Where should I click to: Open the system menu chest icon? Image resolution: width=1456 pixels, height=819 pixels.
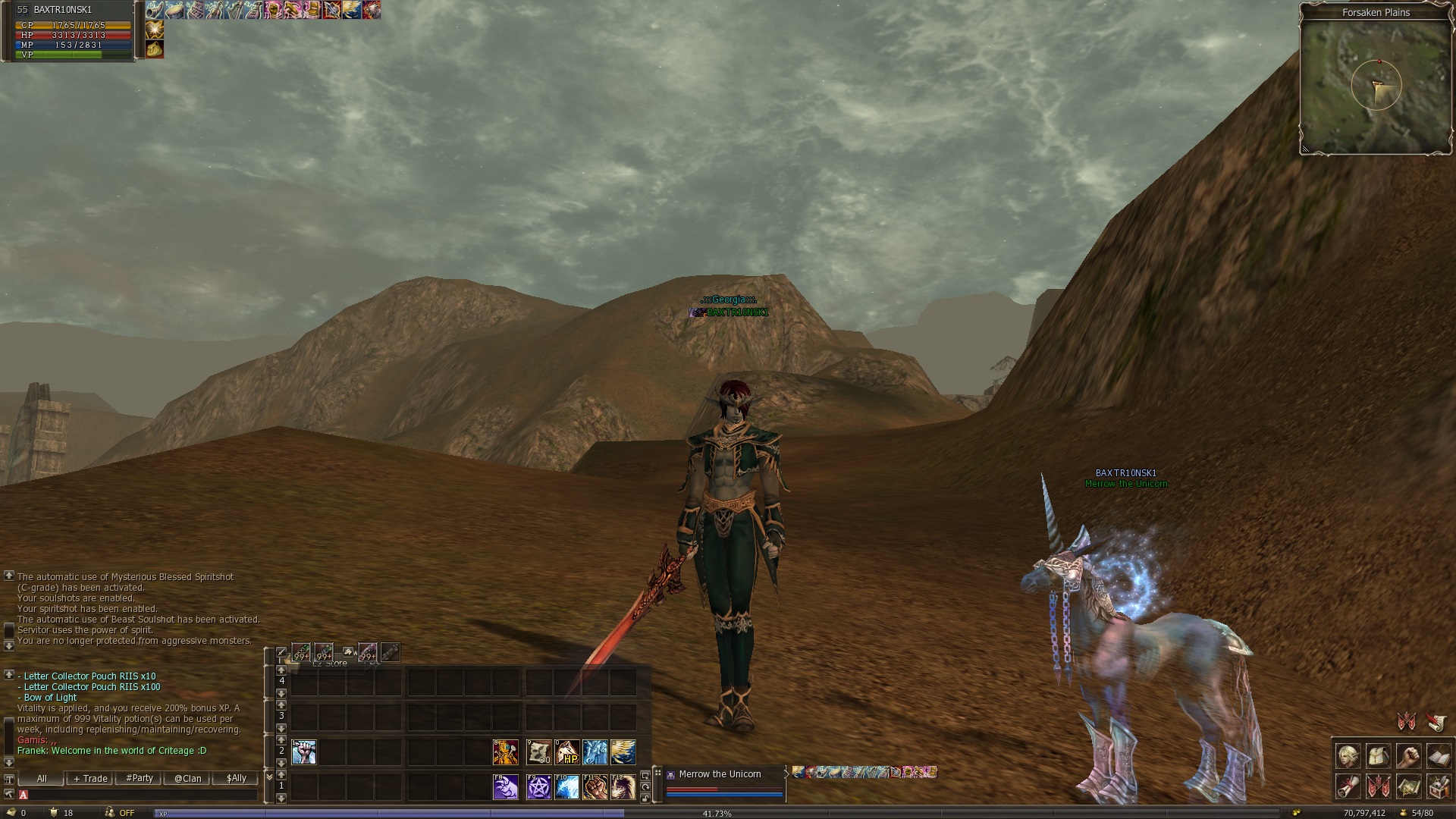point(1439,786)
